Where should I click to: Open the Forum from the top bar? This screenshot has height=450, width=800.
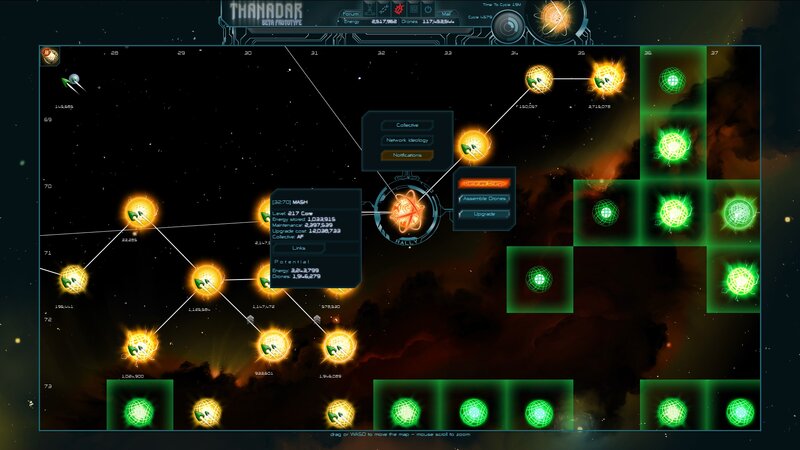(x=351, y=13)
